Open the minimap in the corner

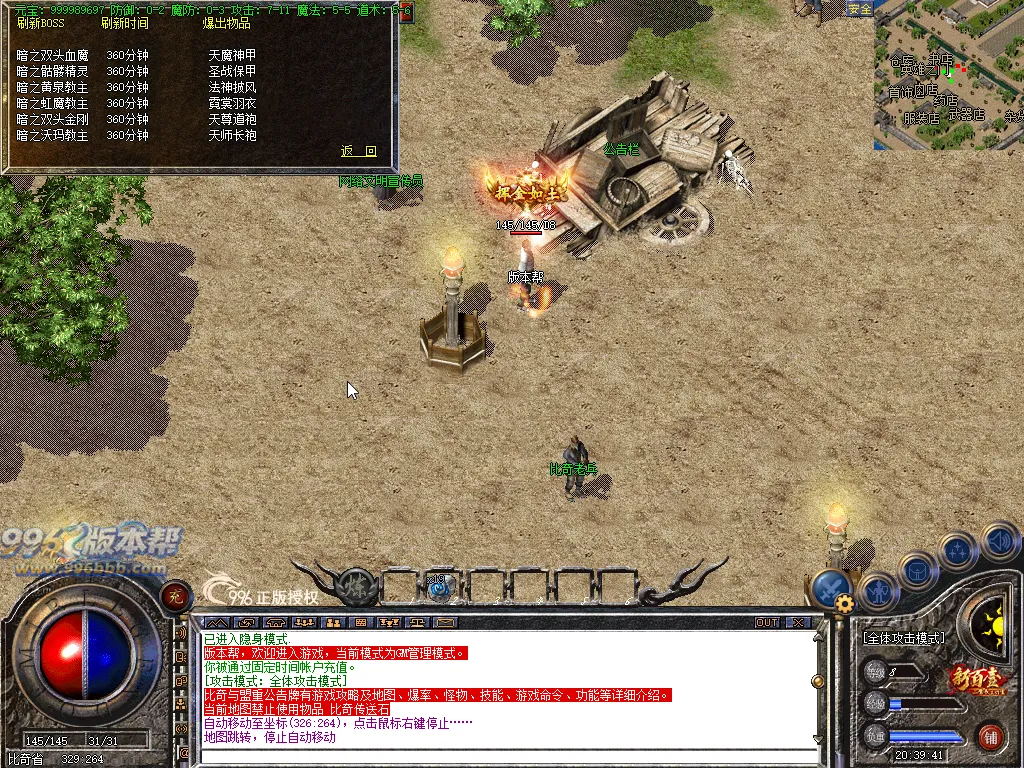tap(948, 76)
